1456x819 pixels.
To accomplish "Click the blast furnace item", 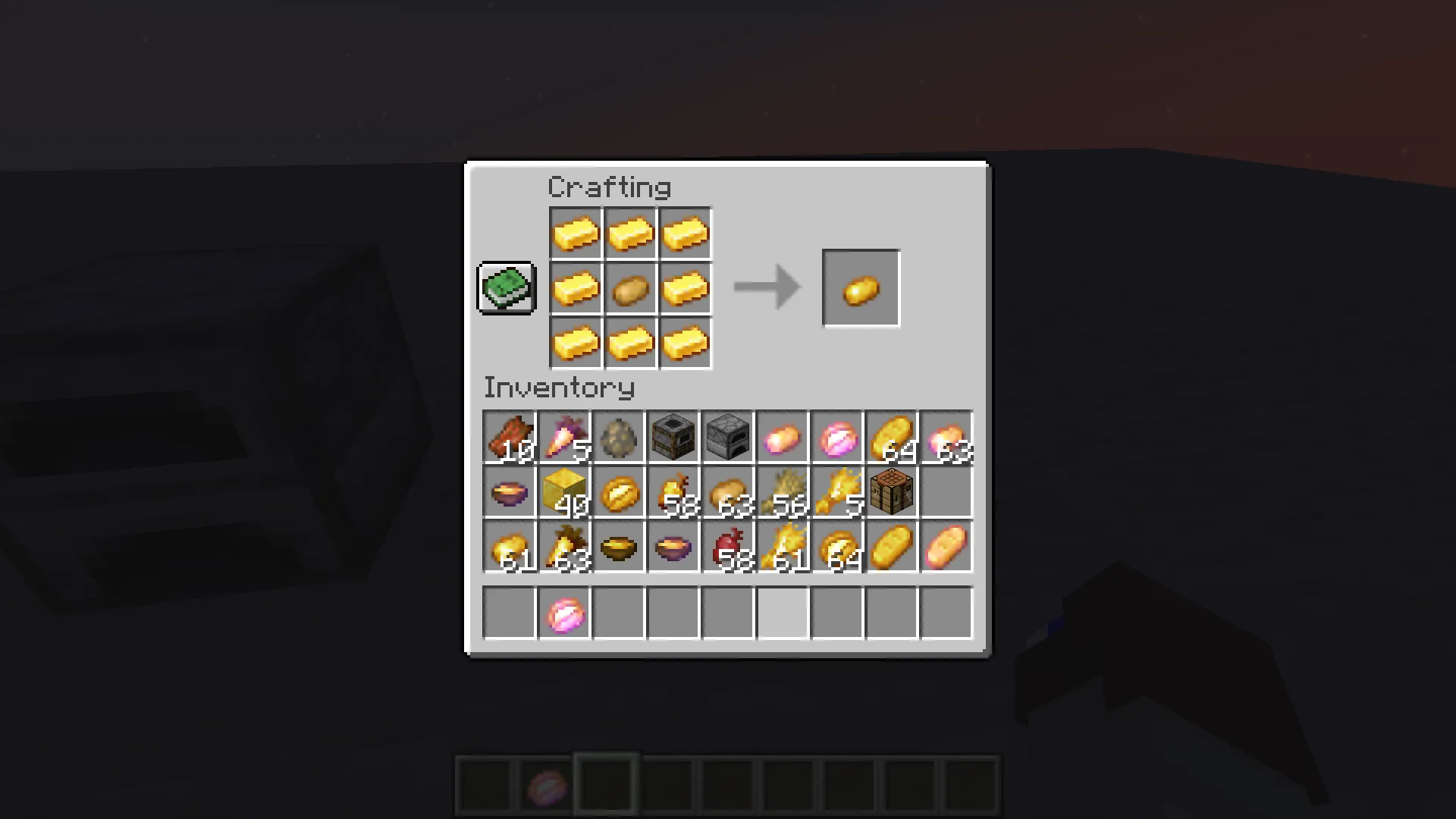I will coord(673,436).
